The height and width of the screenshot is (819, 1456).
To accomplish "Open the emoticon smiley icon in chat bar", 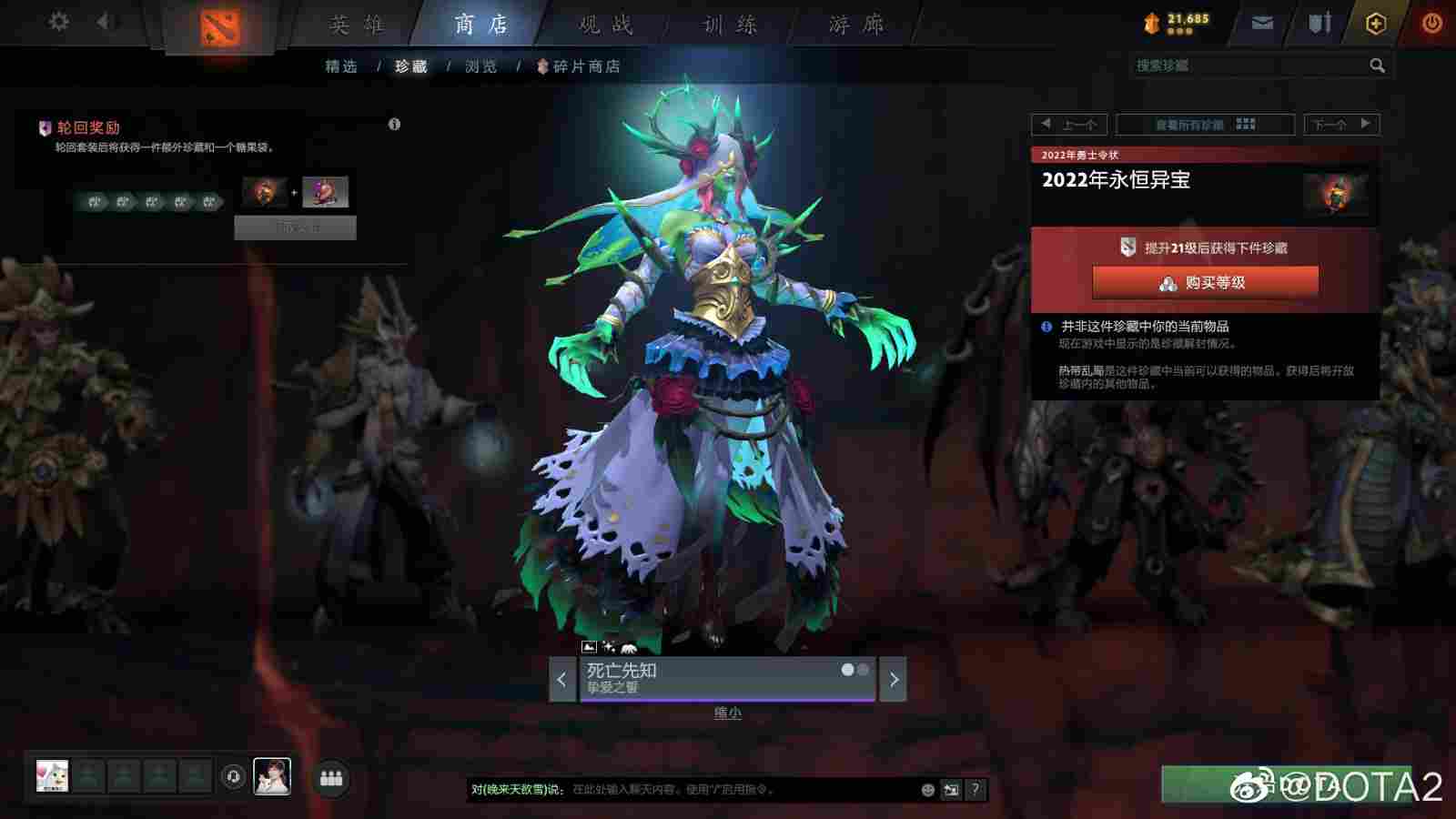I will point(929,790).
